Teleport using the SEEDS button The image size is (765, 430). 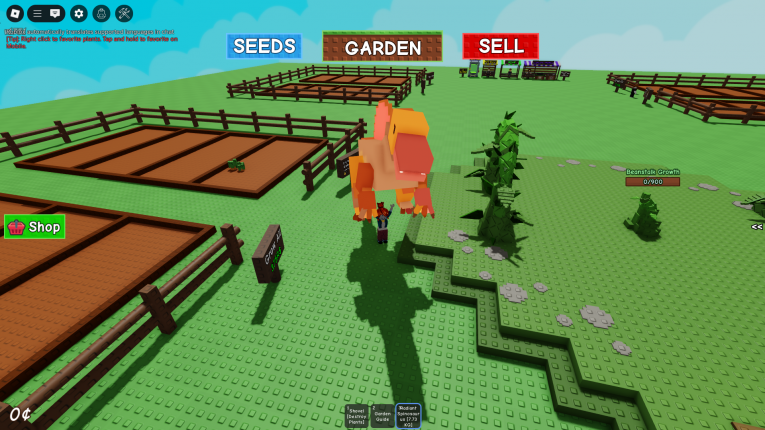264,46
